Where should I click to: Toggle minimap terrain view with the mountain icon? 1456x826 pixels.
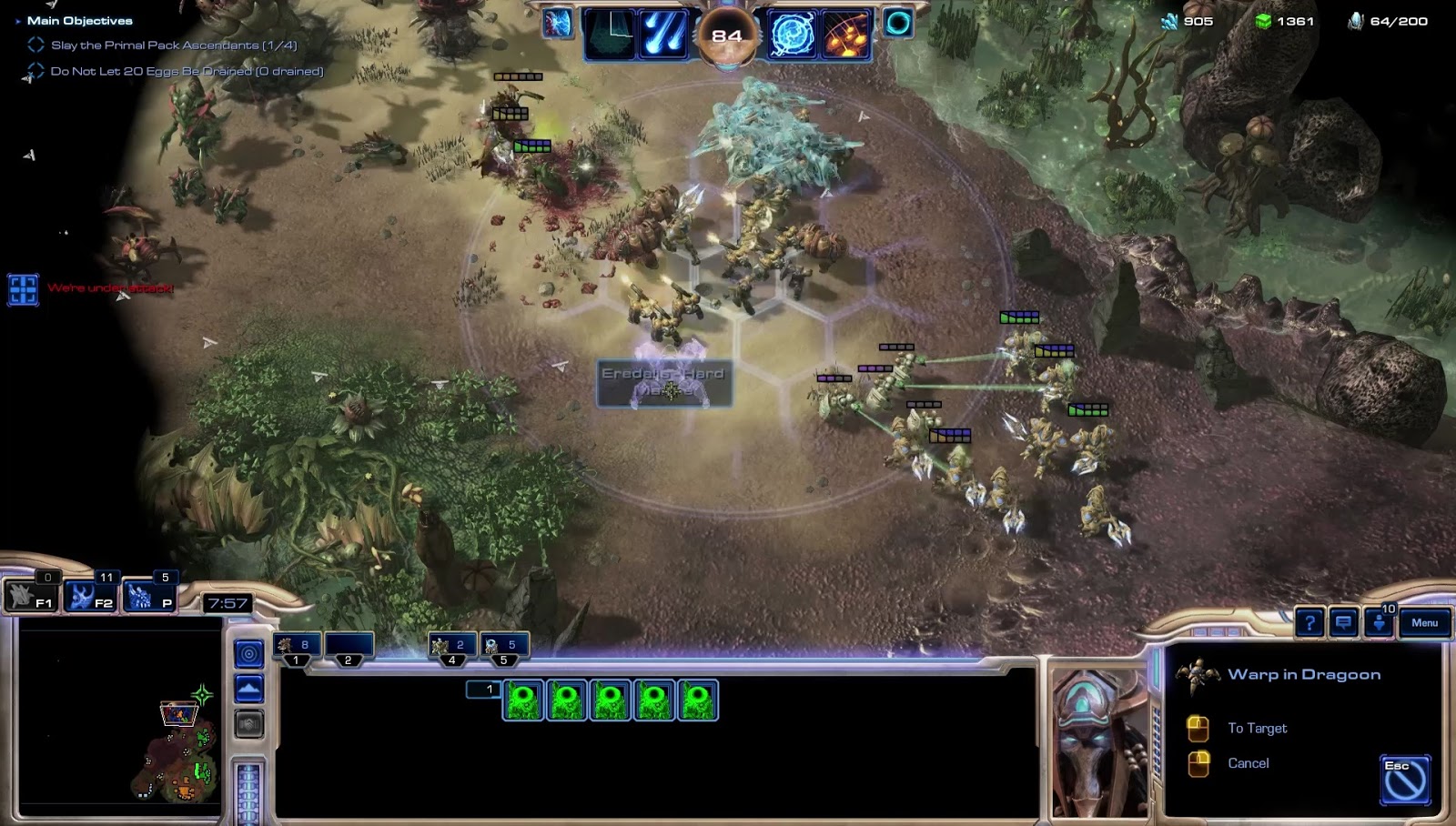[x=248, y=688]
